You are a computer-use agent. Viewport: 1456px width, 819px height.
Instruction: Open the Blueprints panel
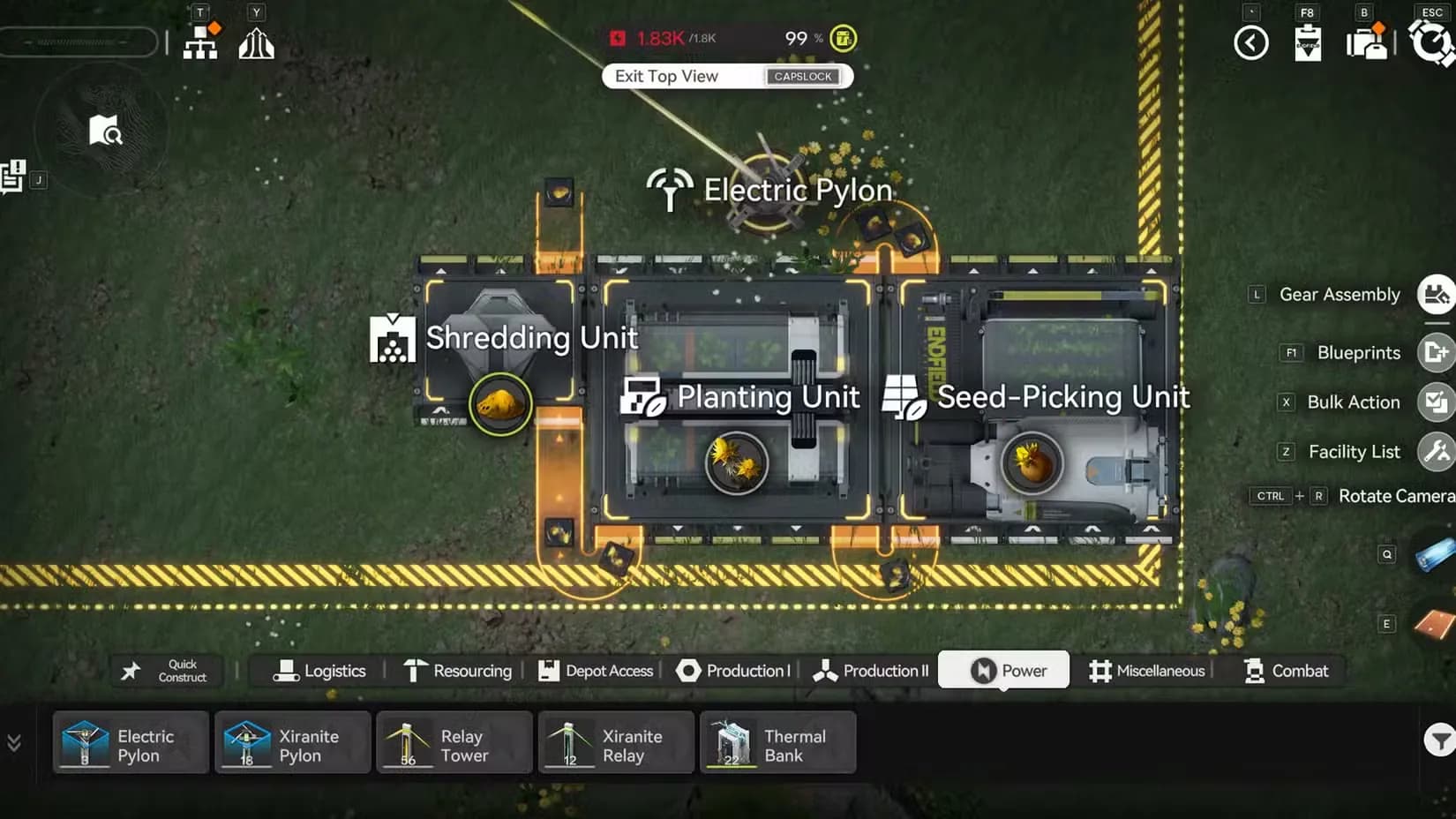[1438, 352]
